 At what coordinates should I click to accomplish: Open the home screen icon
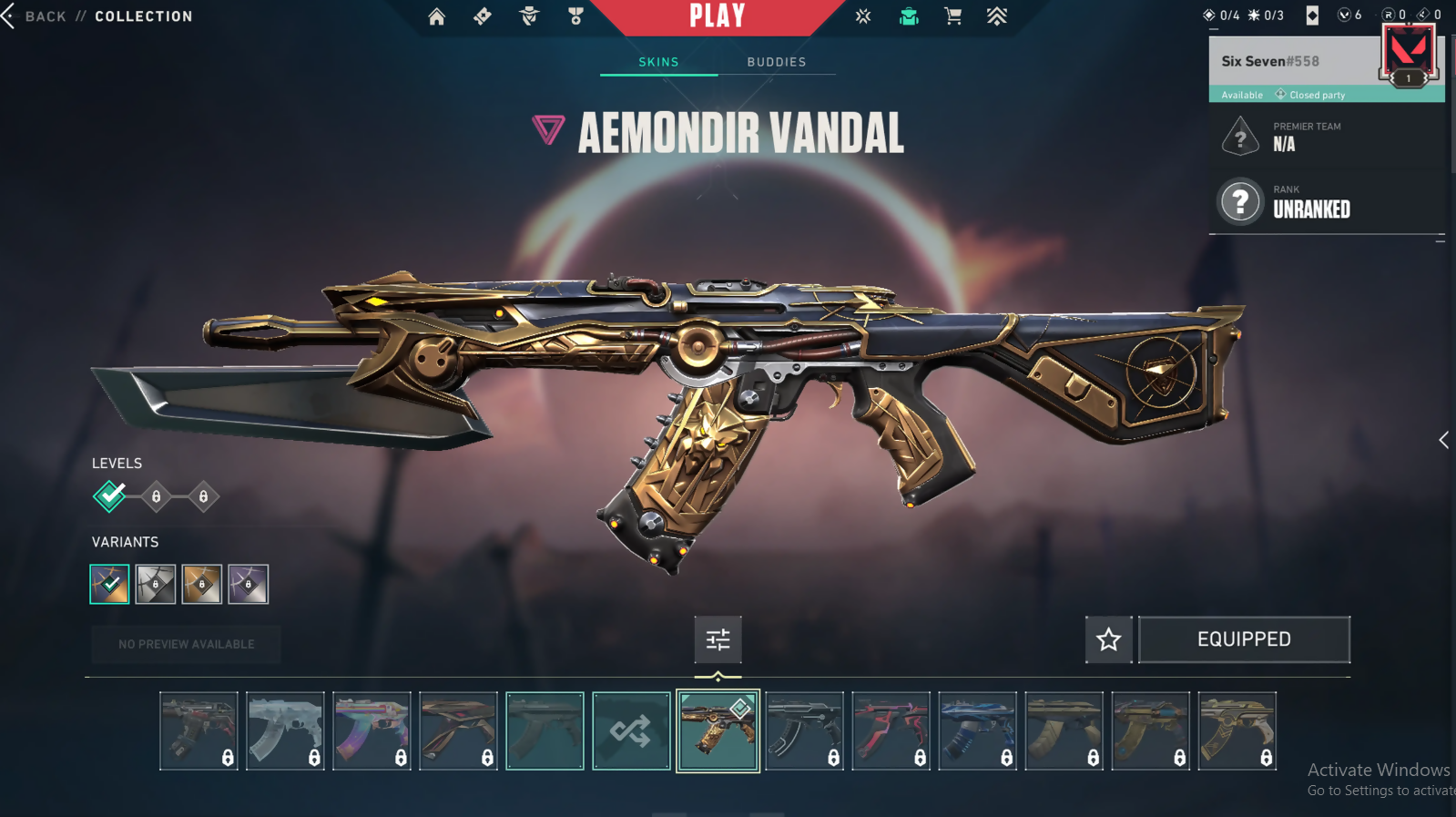click(437, 16)
